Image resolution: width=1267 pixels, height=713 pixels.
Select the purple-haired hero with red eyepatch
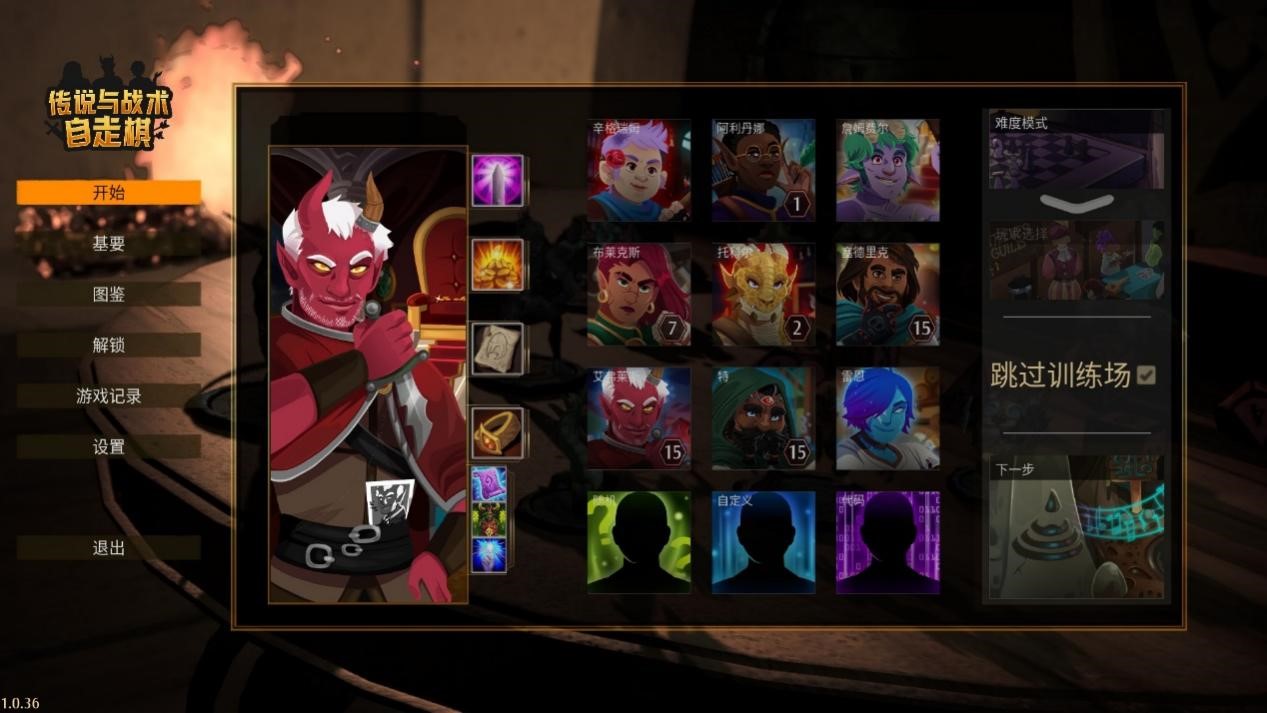click(x=639, y=170)
